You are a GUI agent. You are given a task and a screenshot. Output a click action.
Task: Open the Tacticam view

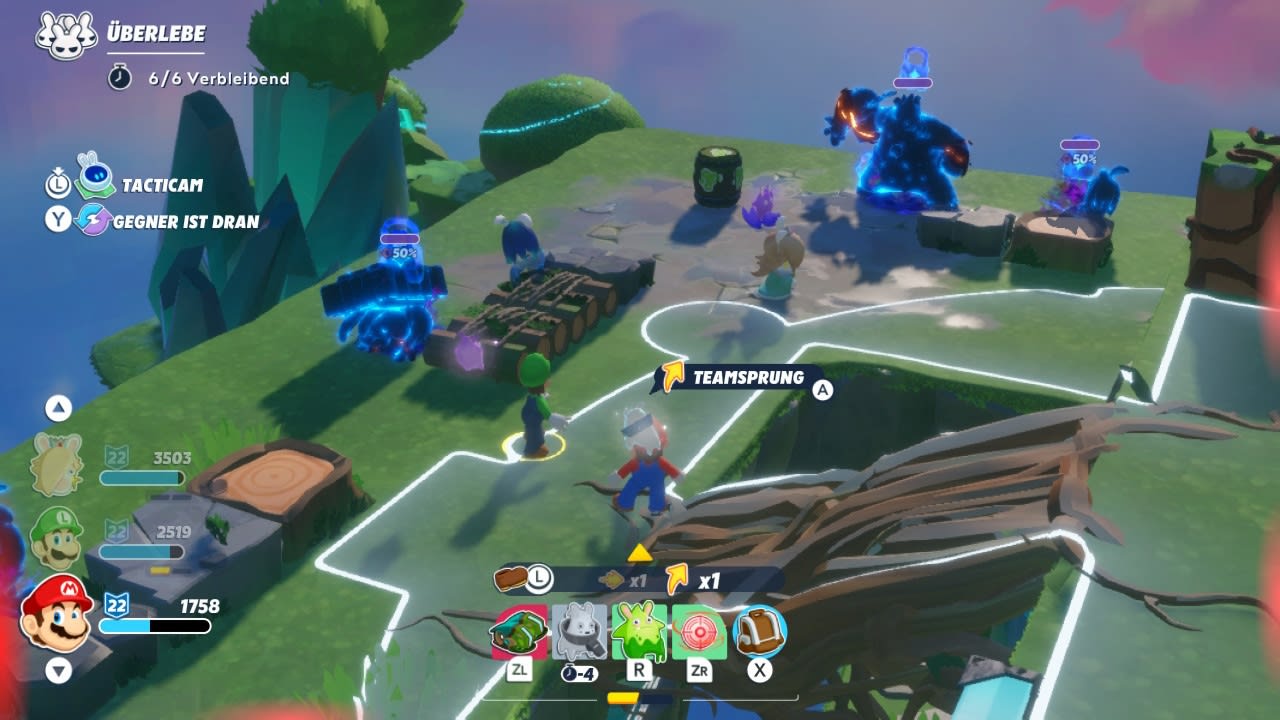161,185
